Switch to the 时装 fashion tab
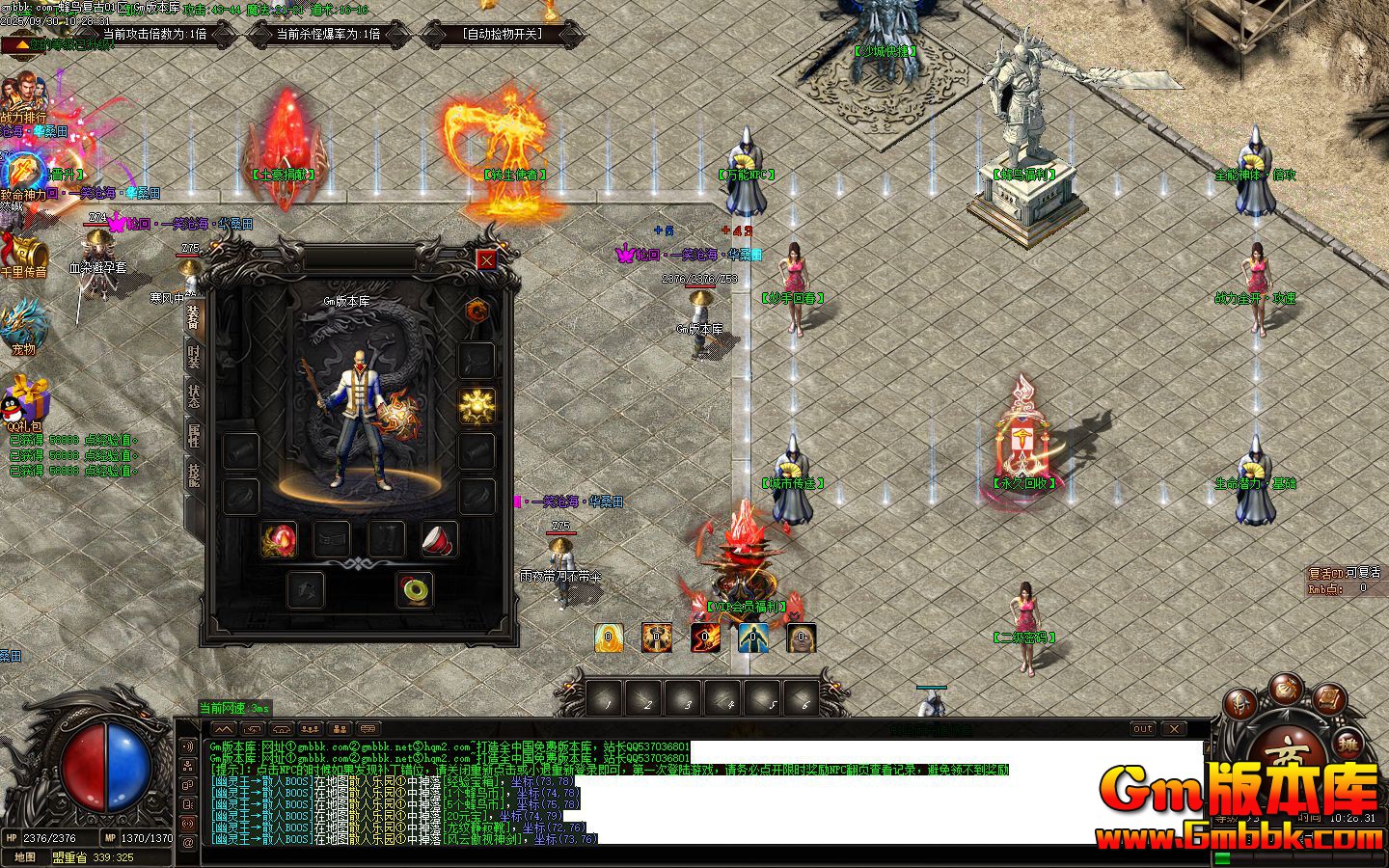Screen dimensions: 1389x868 [x=194, y=357]
